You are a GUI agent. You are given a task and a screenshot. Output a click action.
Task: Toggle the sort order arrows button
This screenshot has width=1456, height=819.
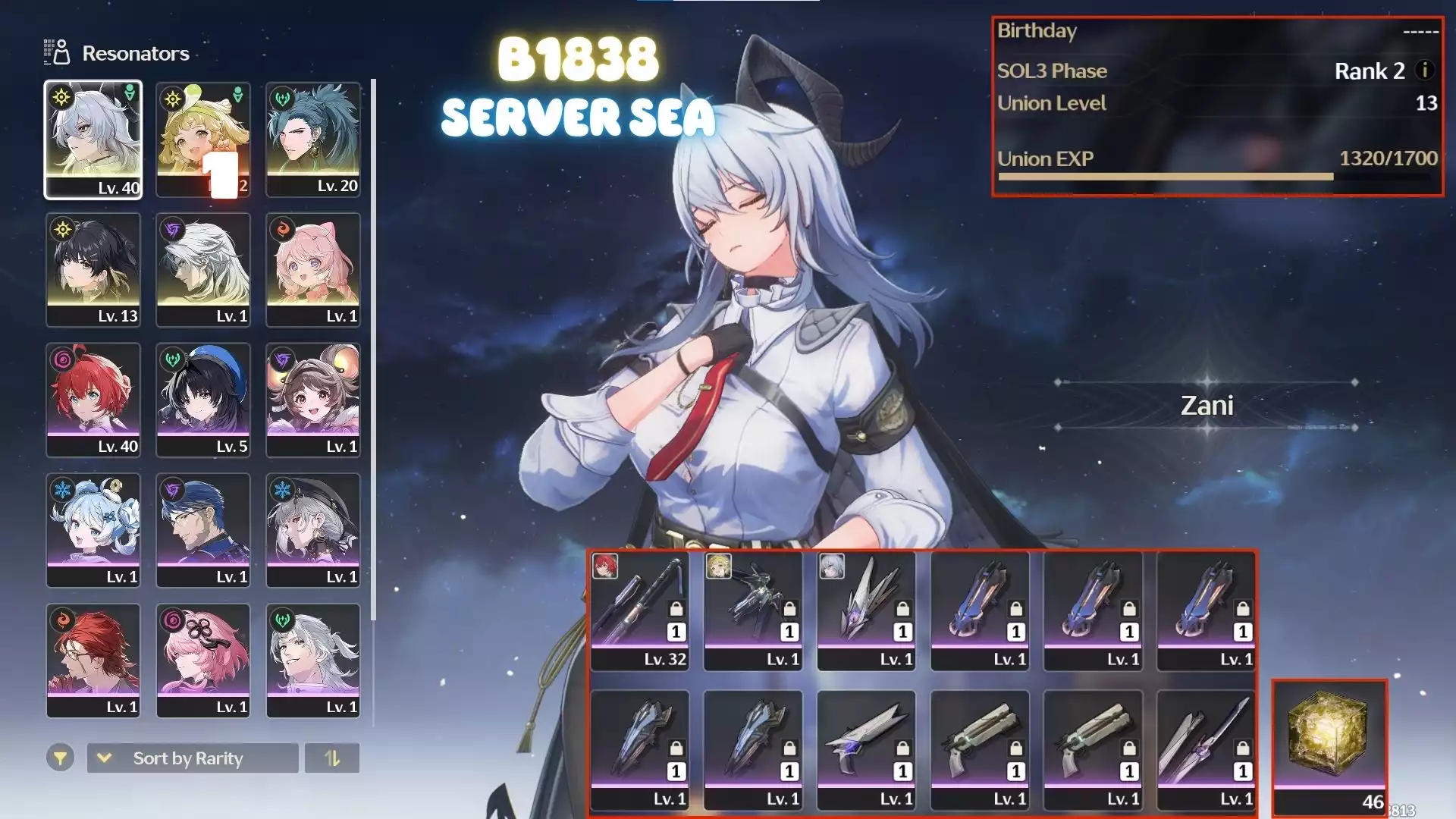[x=332, y=758]
